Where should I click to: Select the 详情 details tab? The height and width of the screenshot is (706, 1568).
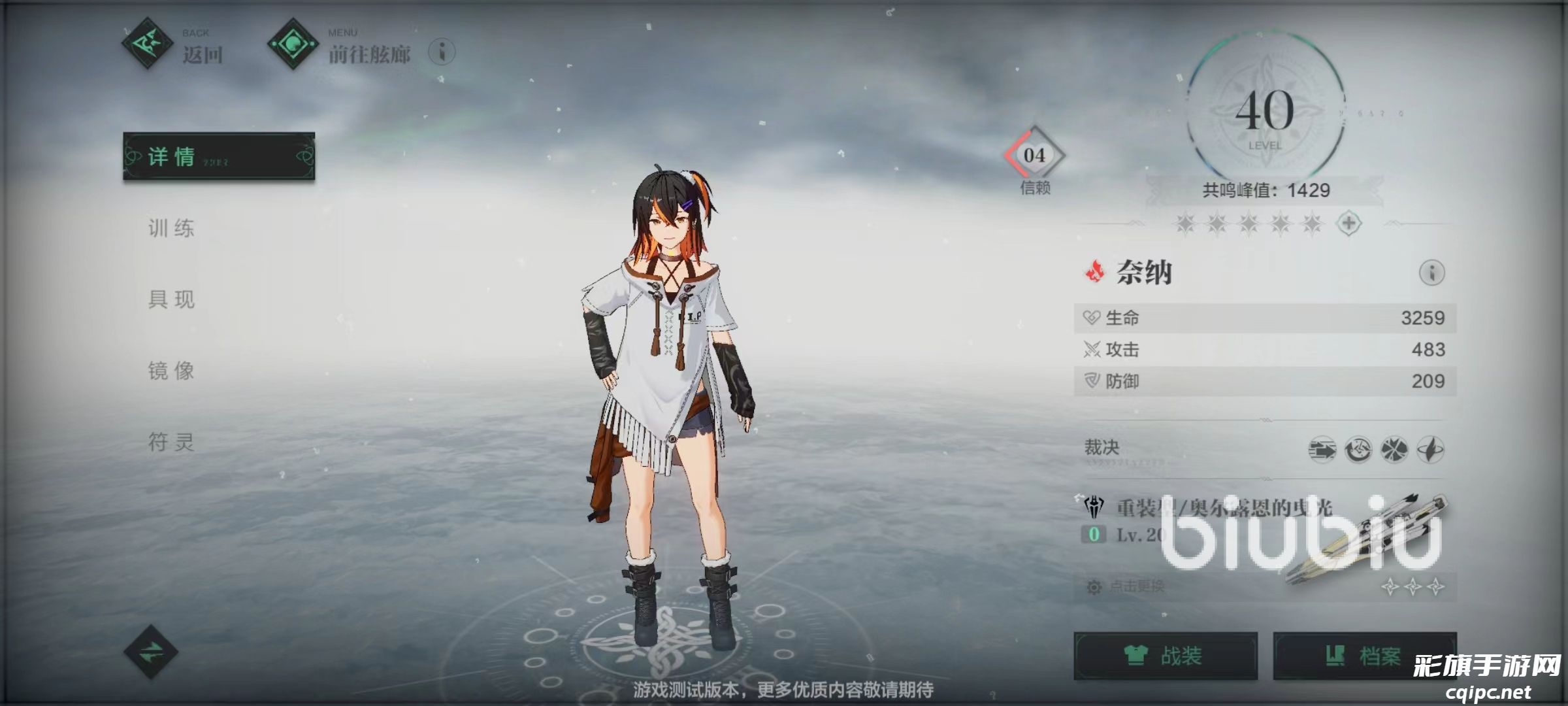pos(219,156)
